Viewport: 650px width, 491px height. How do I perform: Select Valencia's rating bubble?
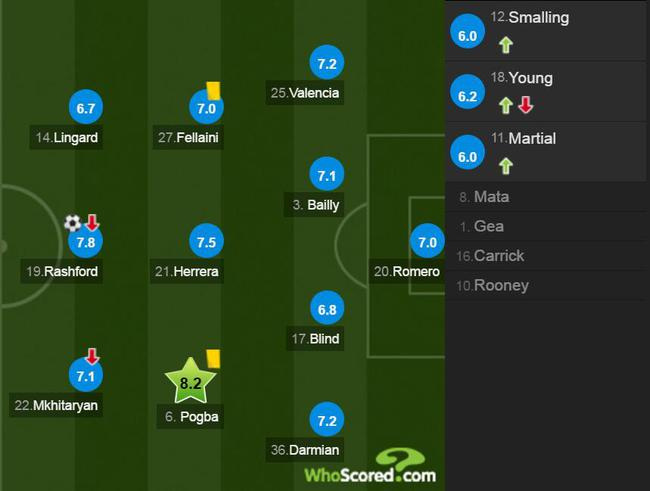pyautogui.click(x=325, y=63)
